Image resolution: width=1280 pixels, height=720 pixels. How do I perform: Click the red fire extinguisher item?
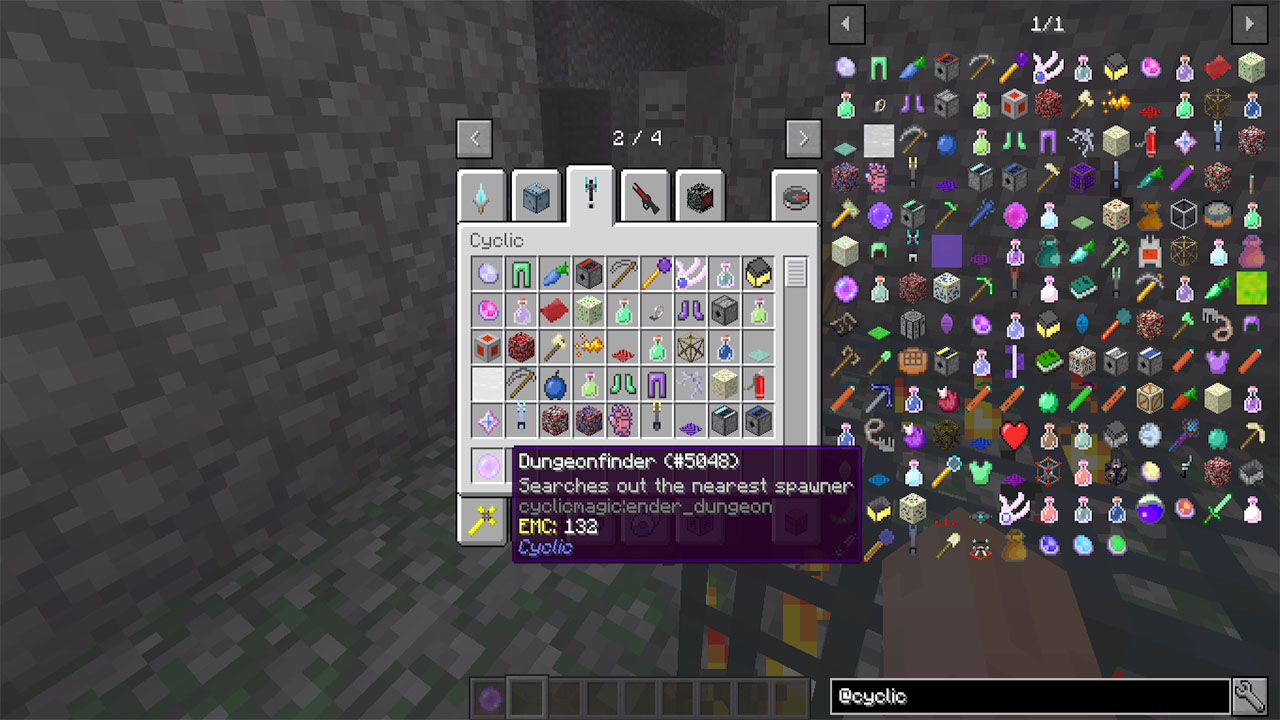click(760, 382)
